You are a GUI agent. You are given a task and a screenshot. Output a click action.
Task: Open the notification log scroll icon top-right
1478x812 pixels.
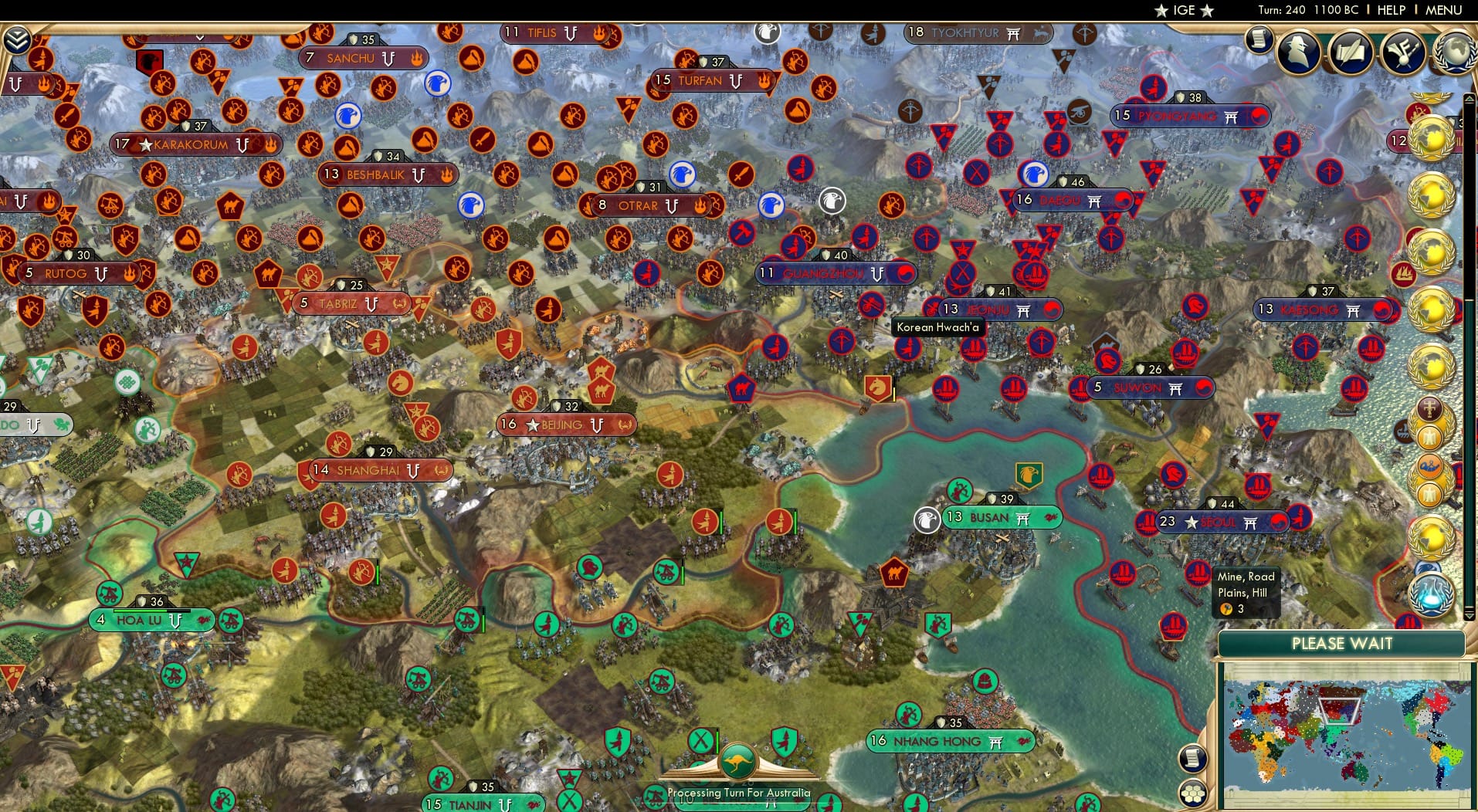click(x=1259, y=37)
